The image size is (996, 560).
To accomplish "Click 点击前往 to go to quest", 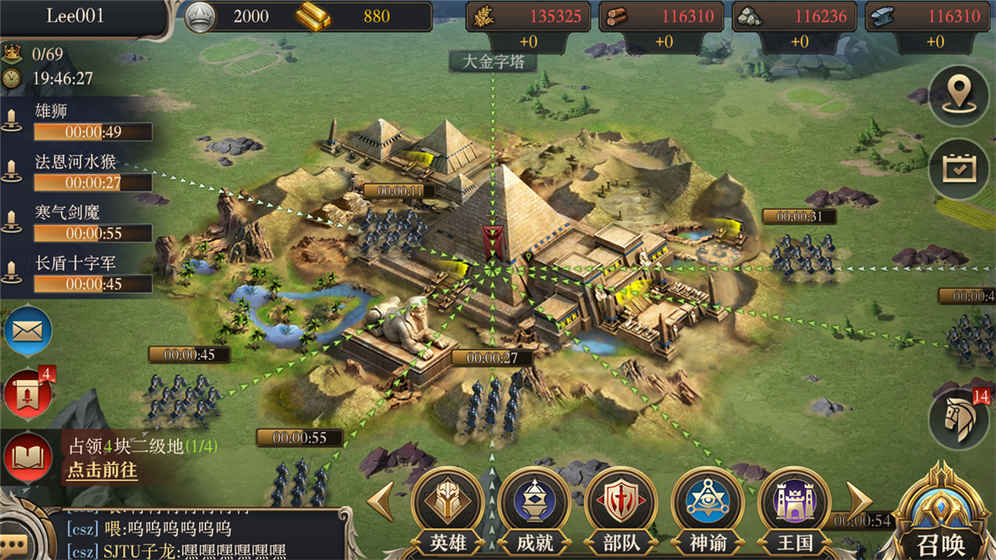I will click(x=102, y=470).
